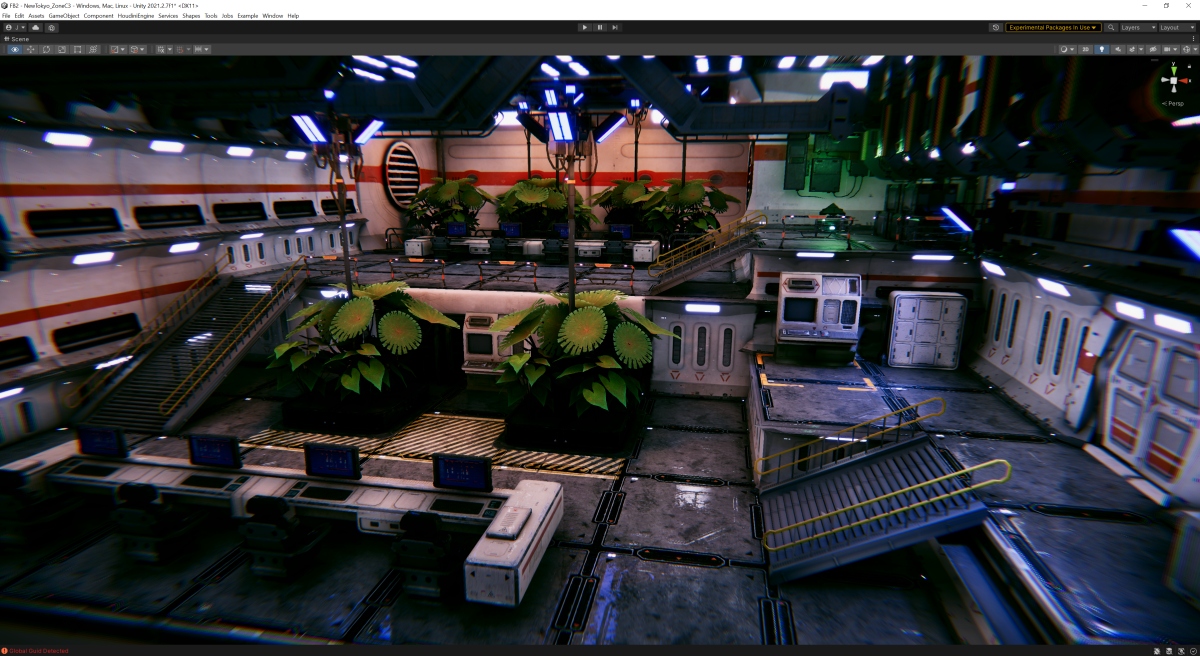Select the Scene tab
The image size is (1200, 656).
(17, 39)
